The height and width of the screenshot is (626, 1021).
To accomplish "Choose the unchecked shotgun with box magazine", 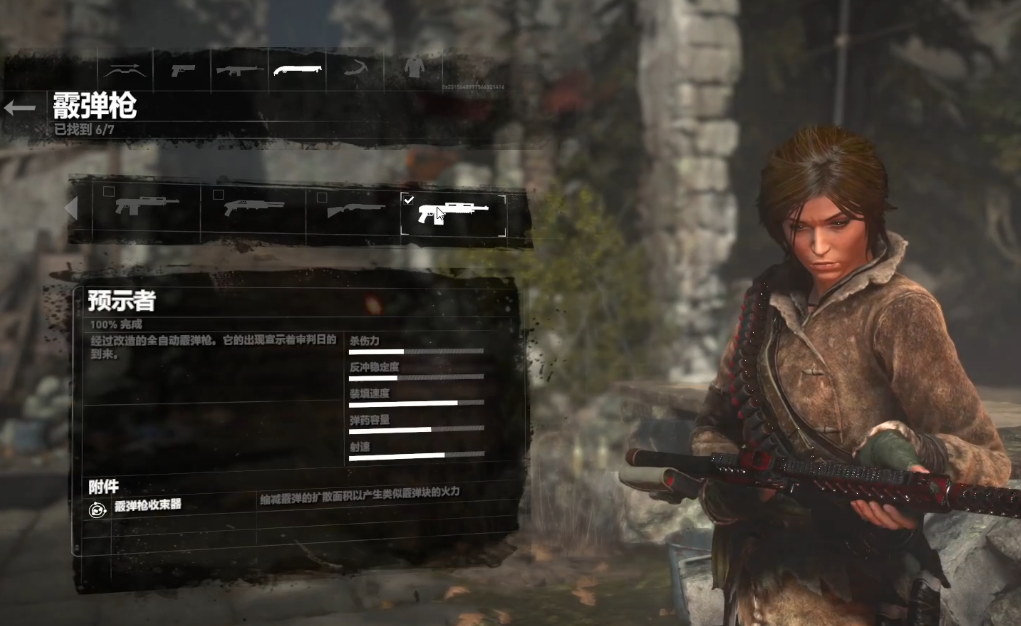I will 147,208.
